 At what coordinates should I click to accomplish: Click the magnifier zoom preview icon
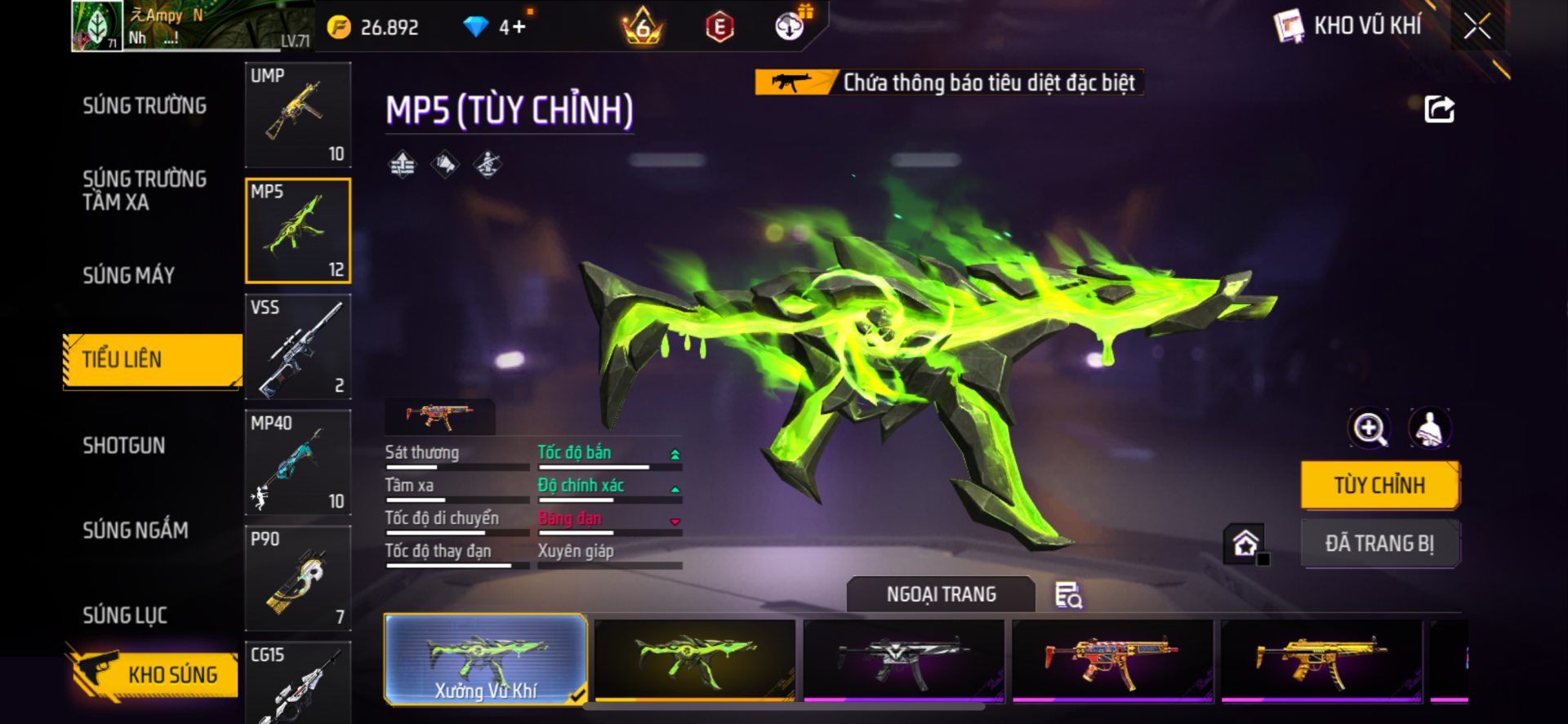pyautogui.click(x=1370, y=429)
